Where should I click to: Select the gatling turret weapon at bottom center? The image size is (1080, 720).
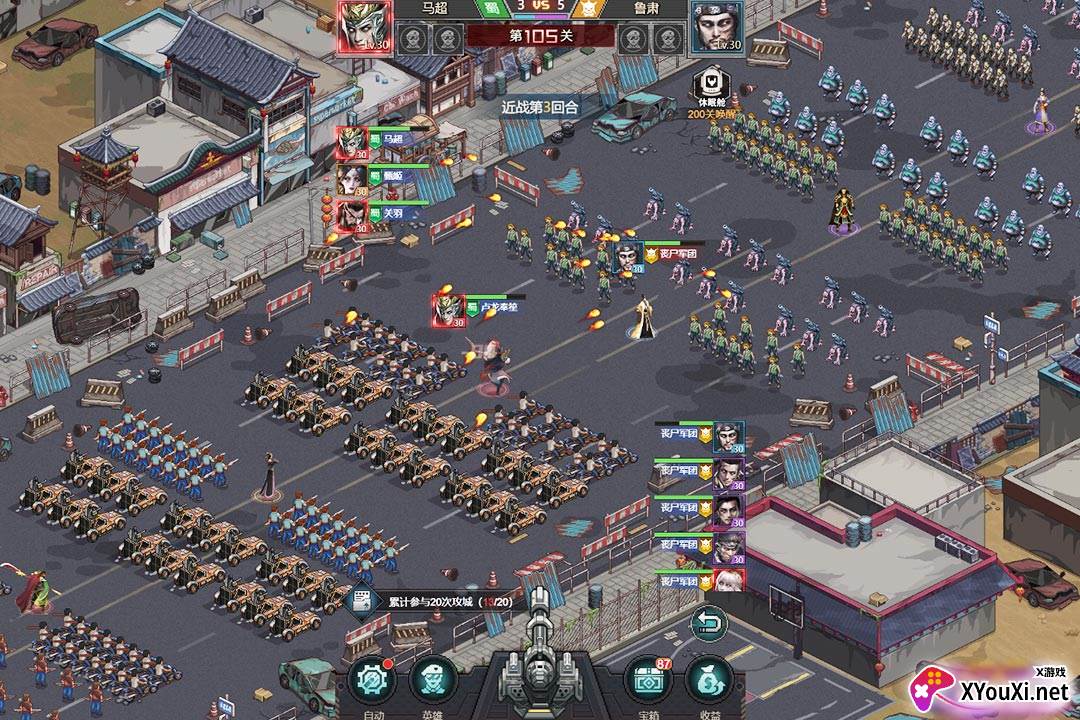tap(540, 665)
